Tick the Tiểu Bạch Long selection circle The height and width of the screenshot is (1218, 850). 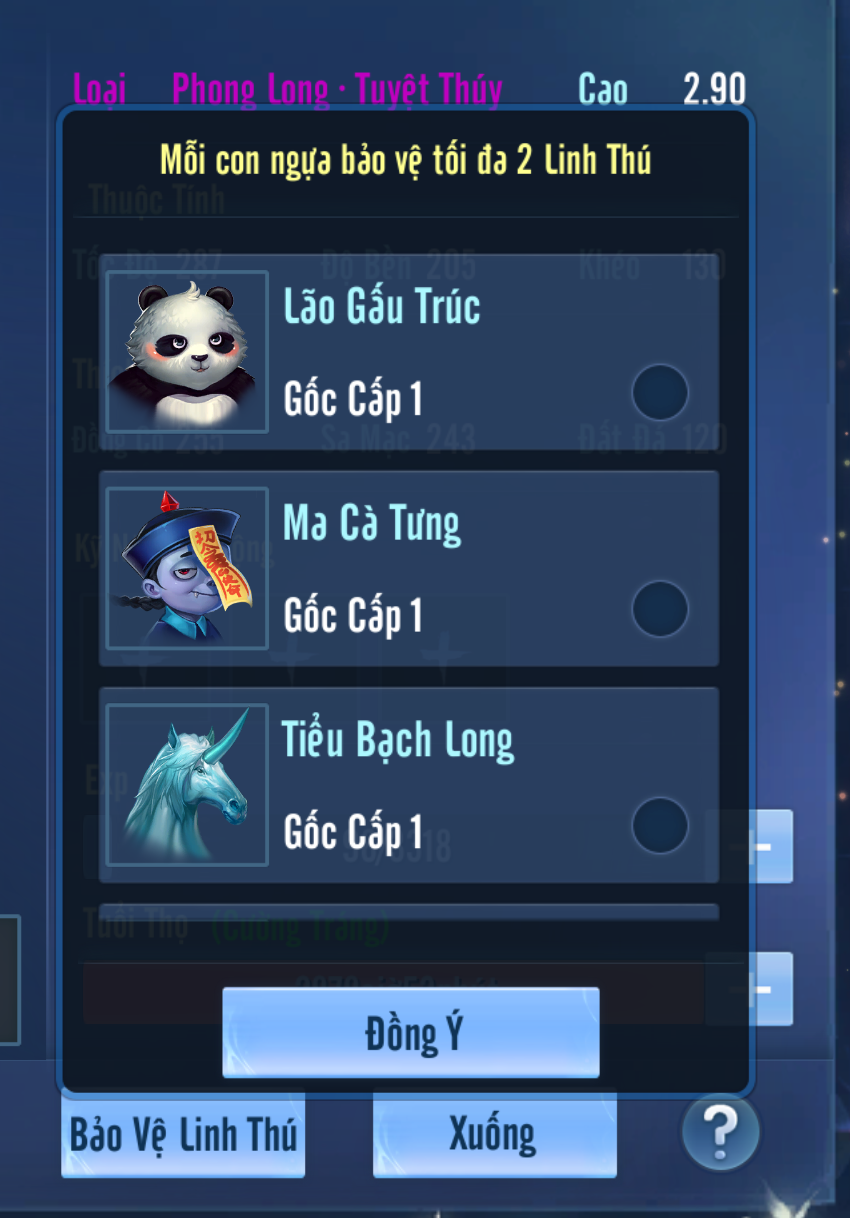click(660, 825)
